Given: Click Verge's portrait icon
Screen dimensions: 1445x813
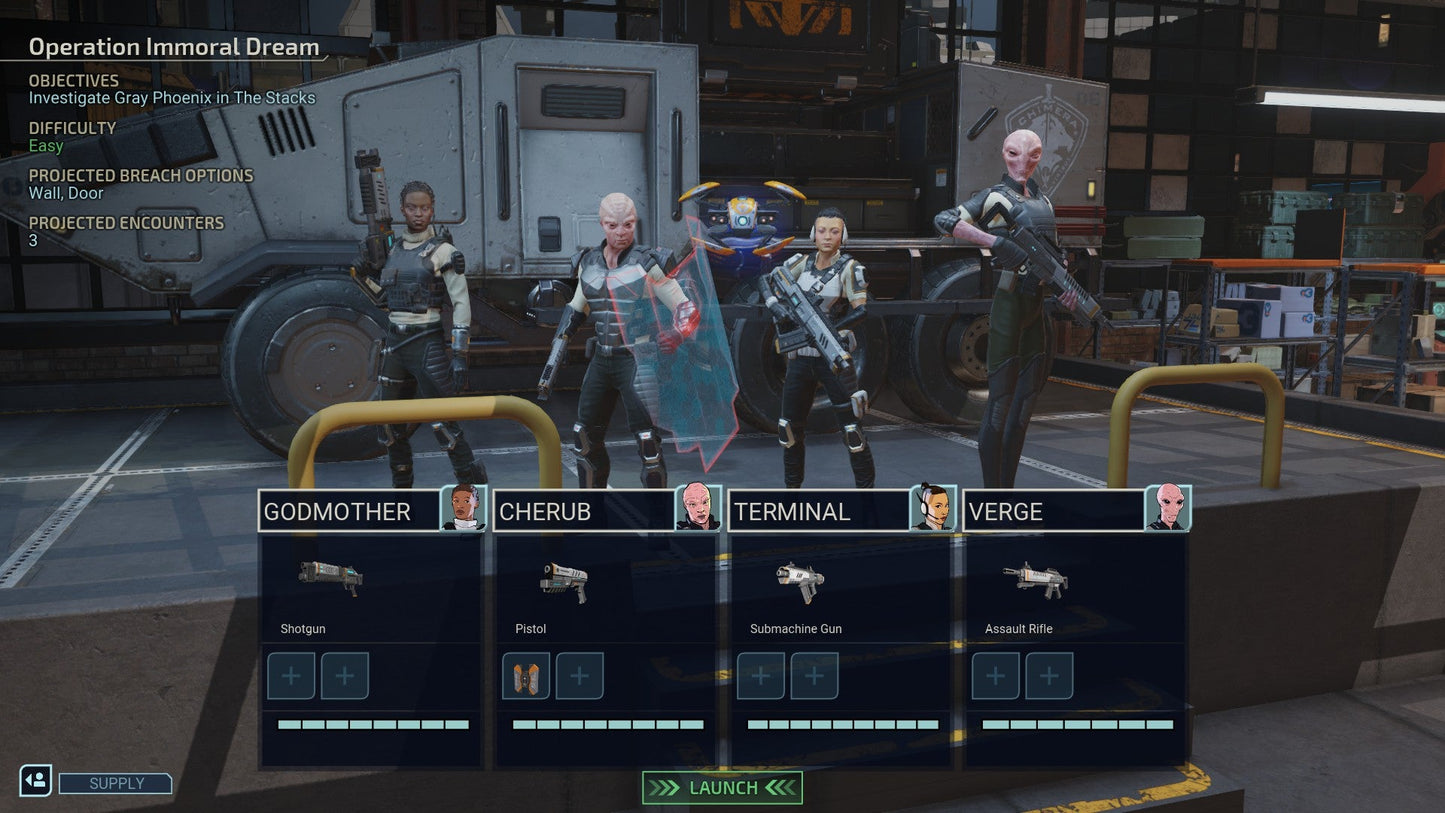Looking at the screenshot, I should 1169,508.
